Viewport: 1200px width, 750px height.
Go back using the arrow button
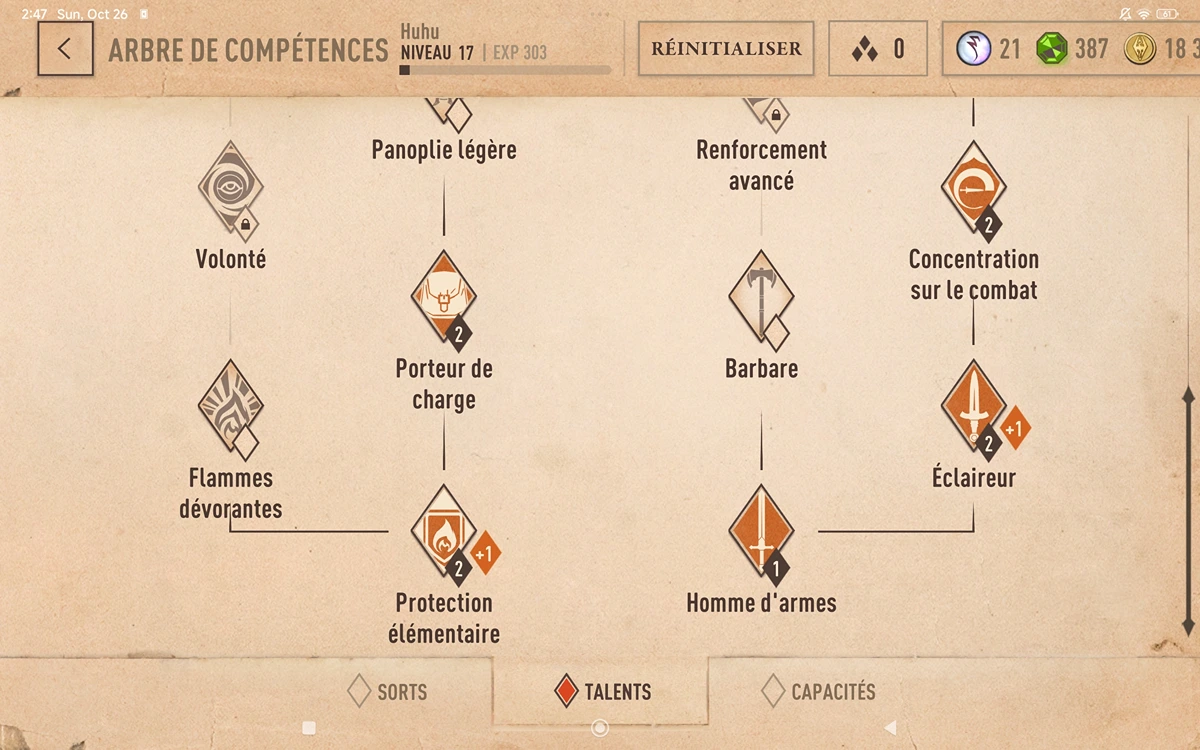[65, 49]
